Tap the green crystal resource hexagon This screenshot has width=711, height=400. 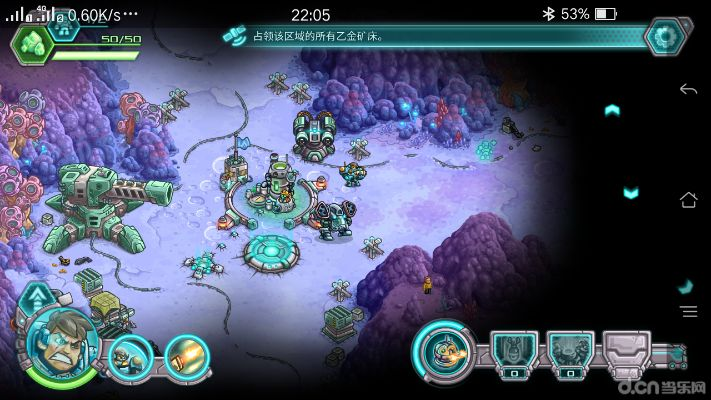(x=31, y=42)
